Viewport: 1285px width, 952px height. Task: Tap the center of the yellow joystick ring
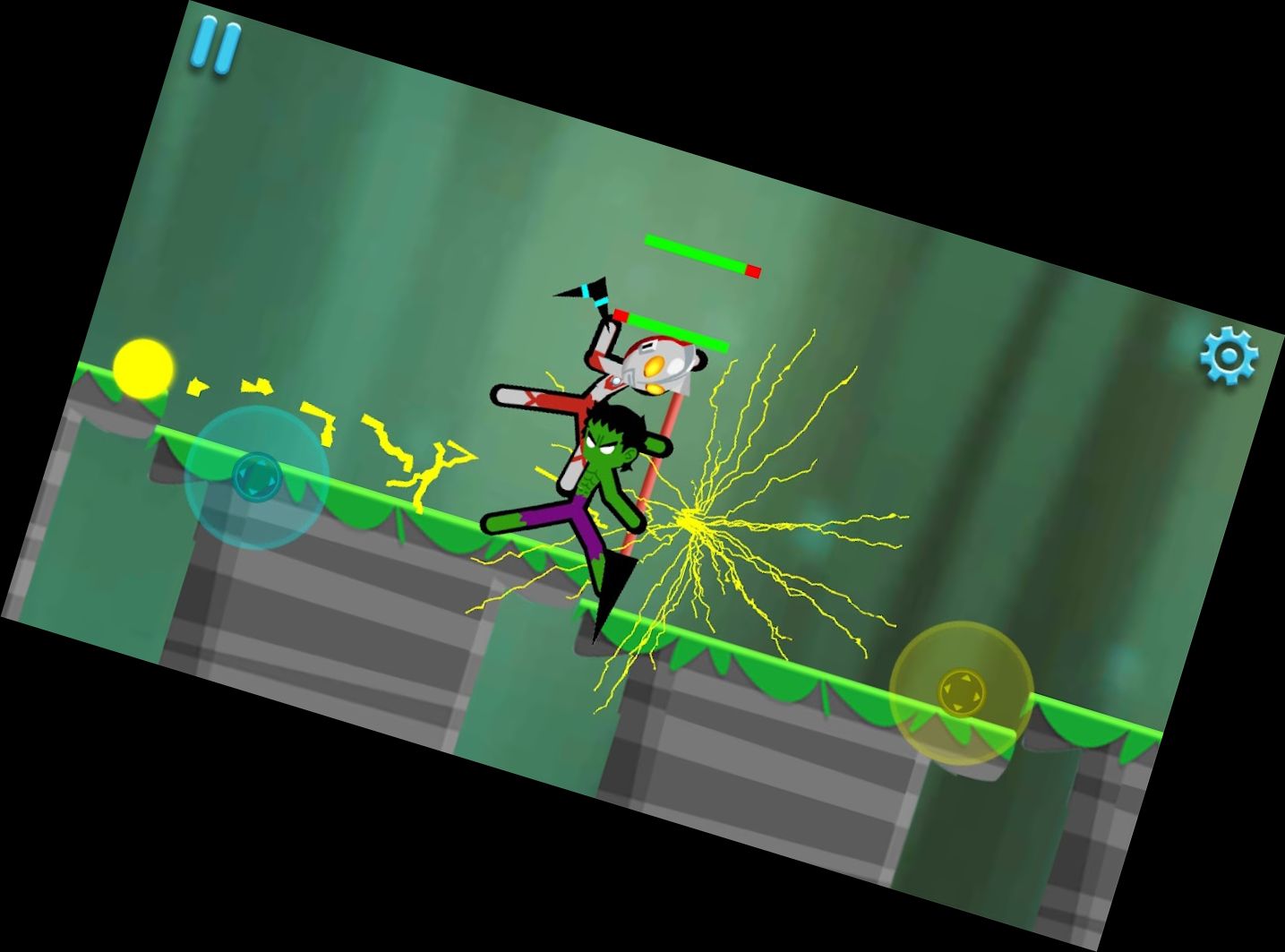pos(964,691)
